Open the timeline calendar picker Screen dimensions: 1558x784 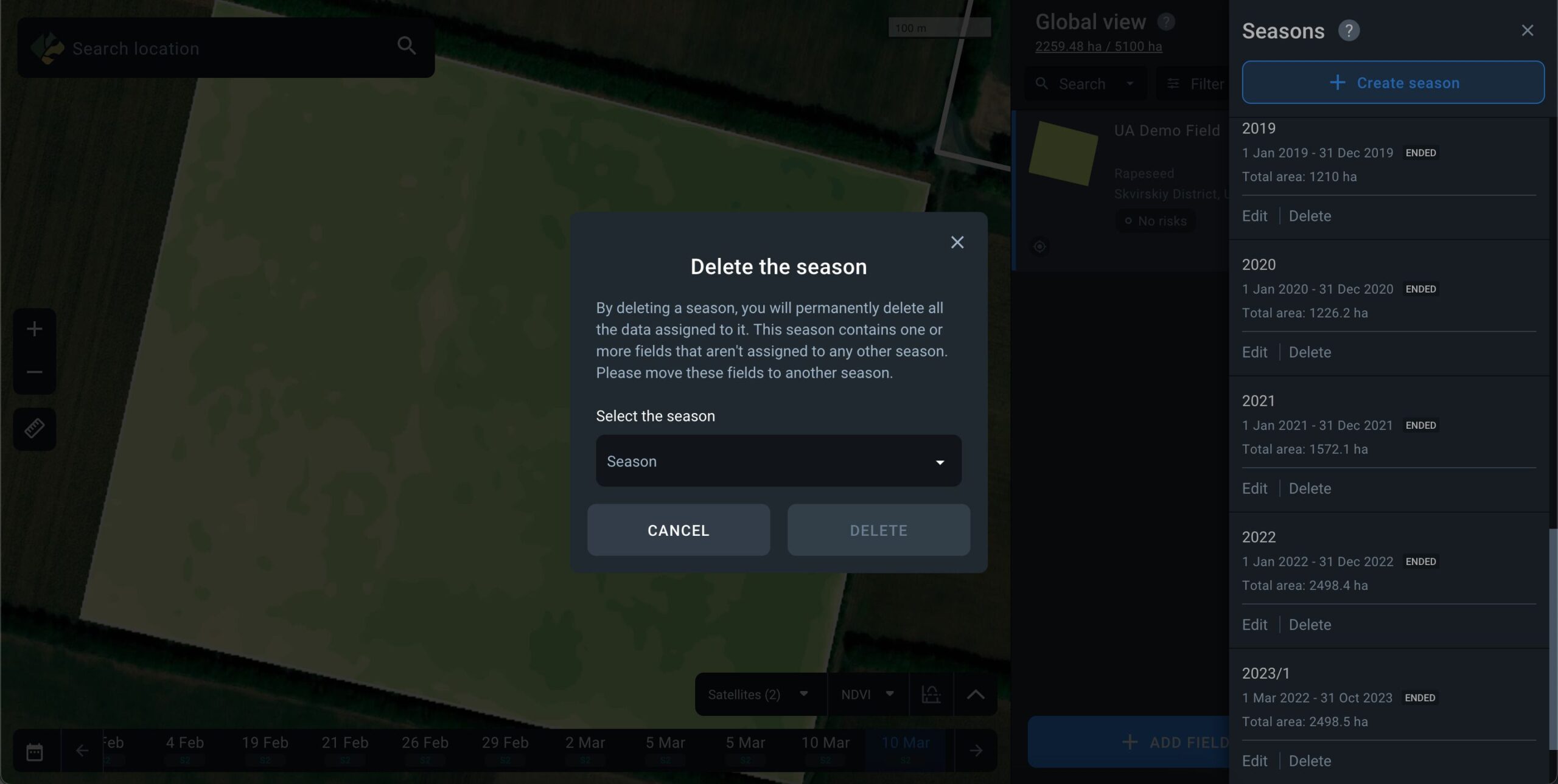35,752
